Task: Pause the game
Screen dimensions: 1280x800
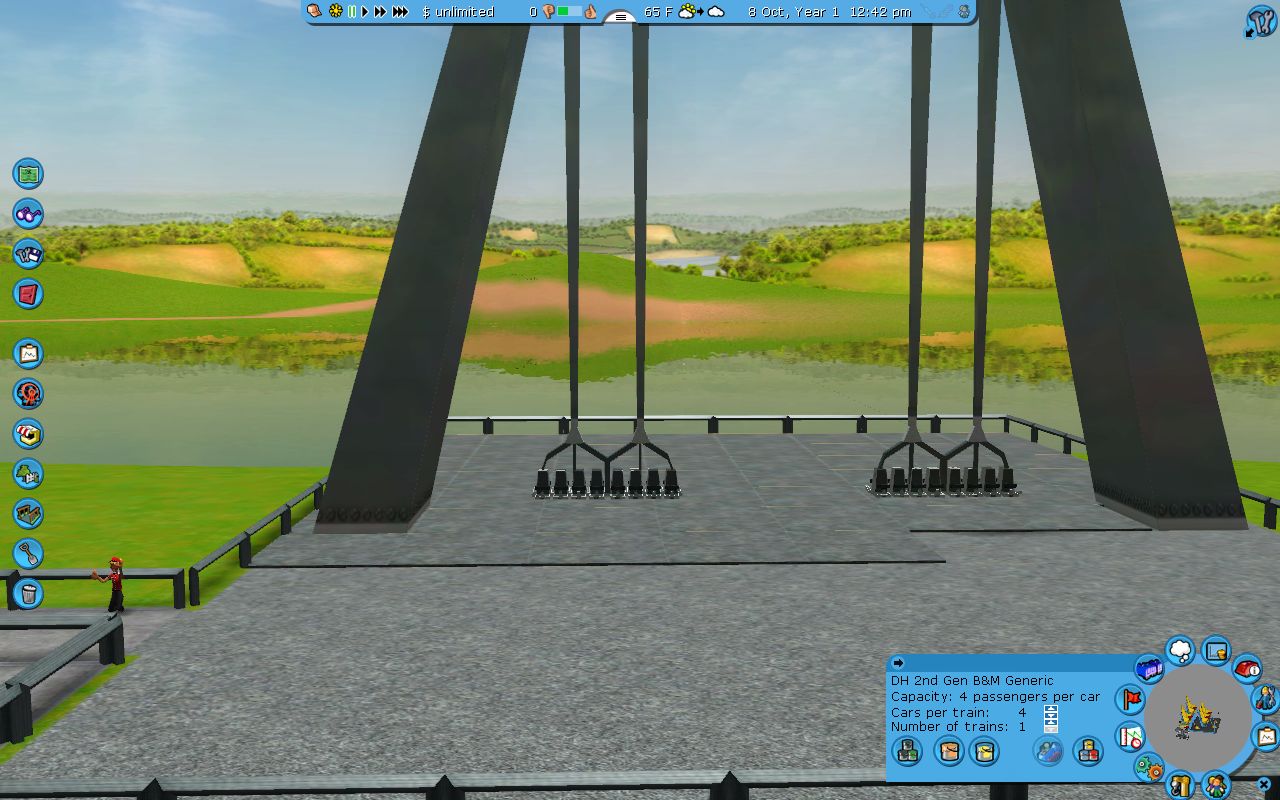Action: (352, 12)
